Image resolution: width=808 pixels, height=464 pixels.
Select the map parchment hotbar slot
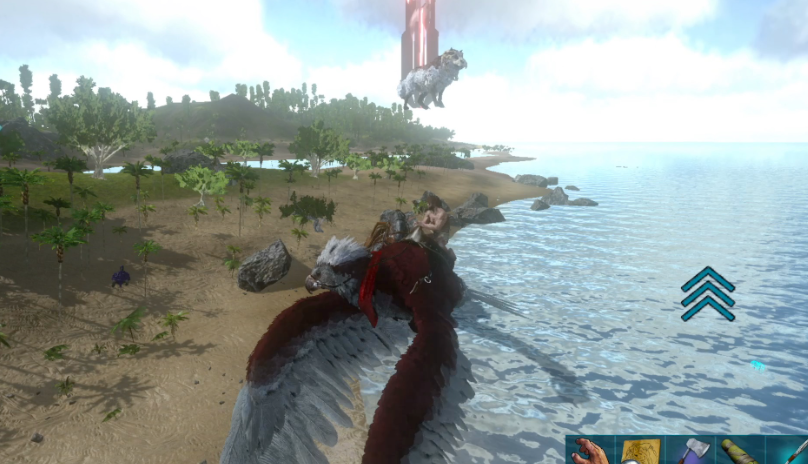(x=639, y=451)
